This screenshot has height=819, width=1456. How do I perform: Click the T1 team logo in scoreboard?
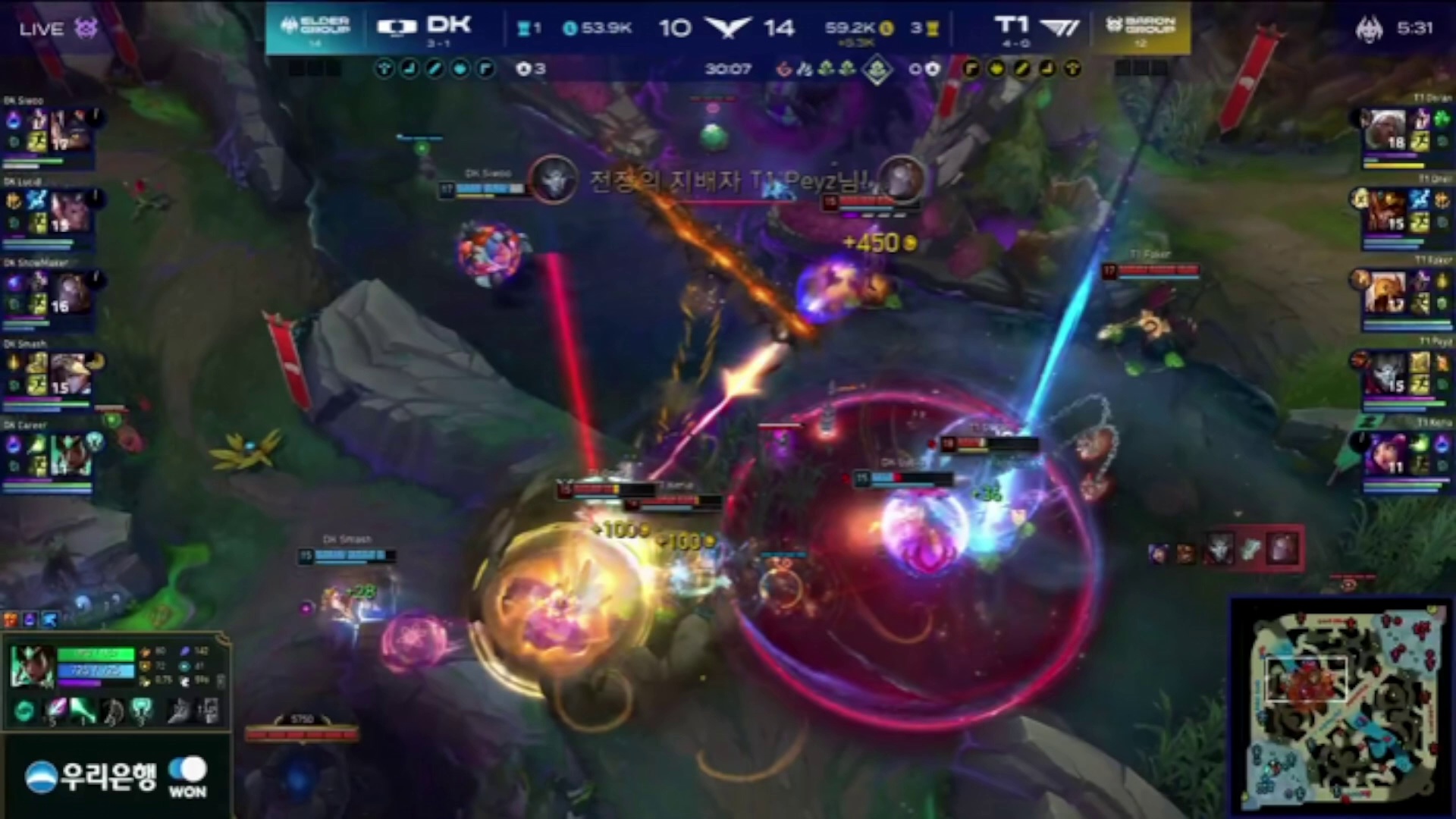click(x=1059, y=27)
